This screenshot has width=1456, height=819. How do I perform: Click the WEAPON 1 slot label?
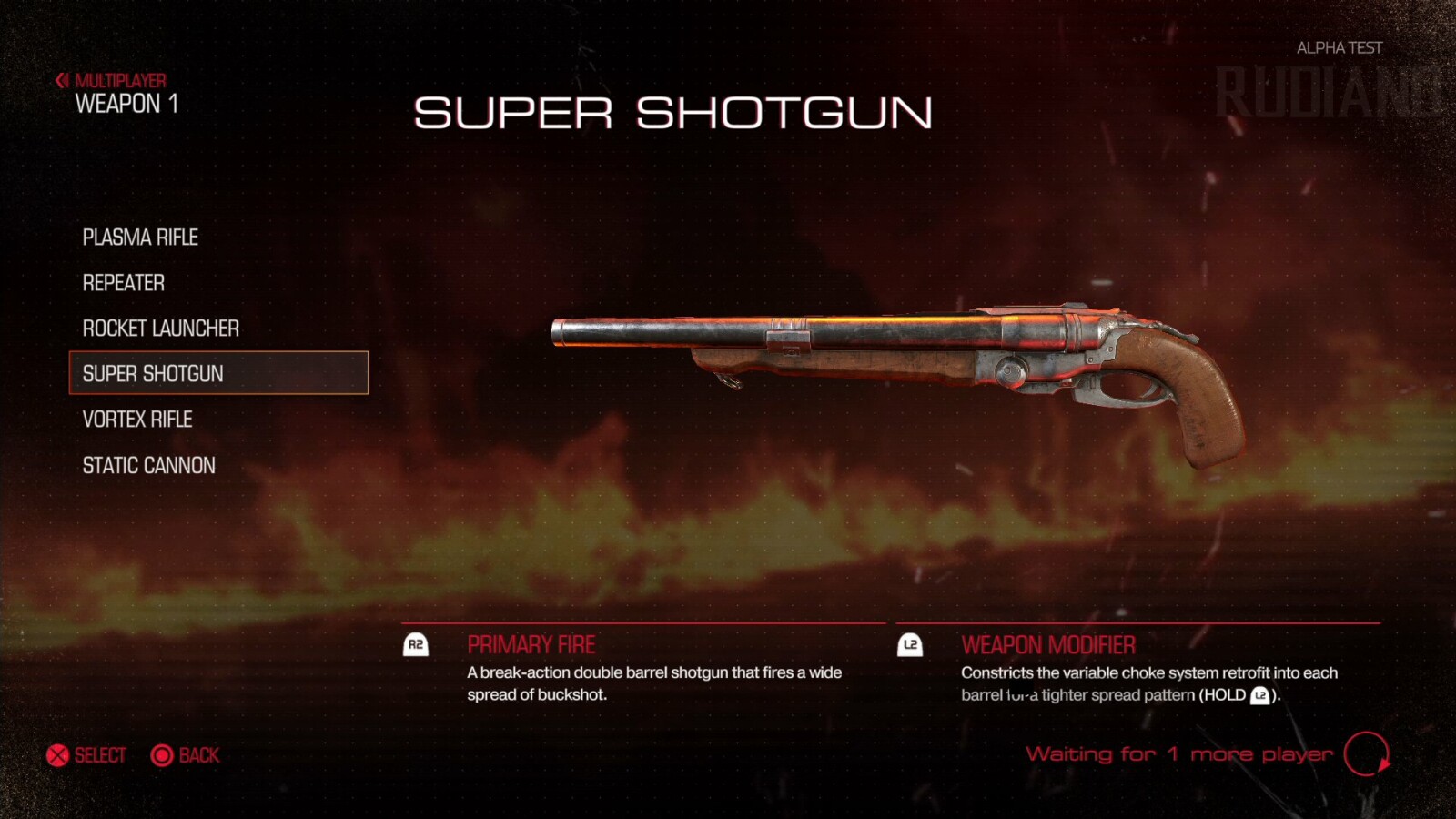[127, 105]
